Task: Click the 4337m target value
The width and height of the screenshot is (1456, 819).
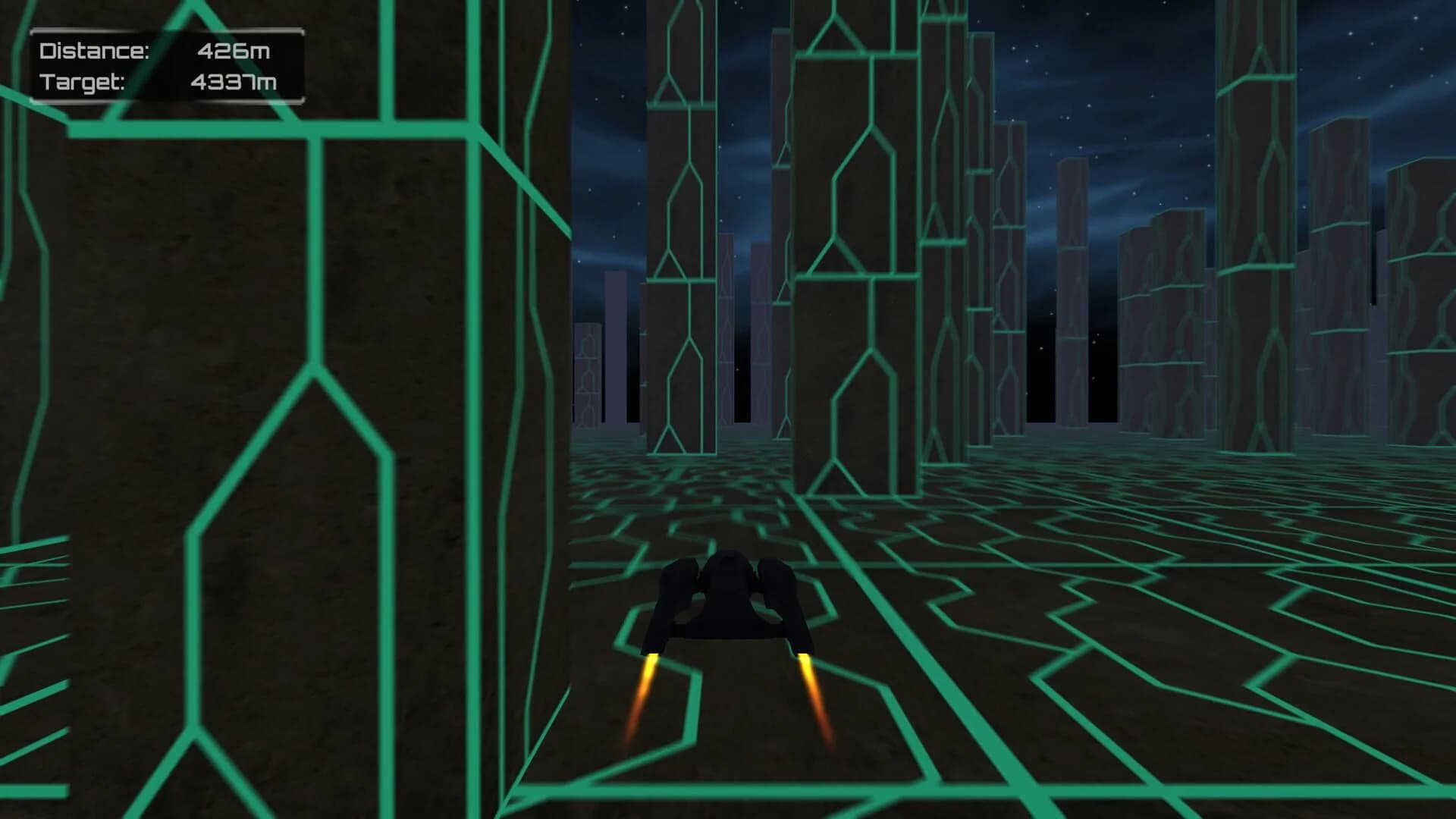Action: tap(234, 80)
